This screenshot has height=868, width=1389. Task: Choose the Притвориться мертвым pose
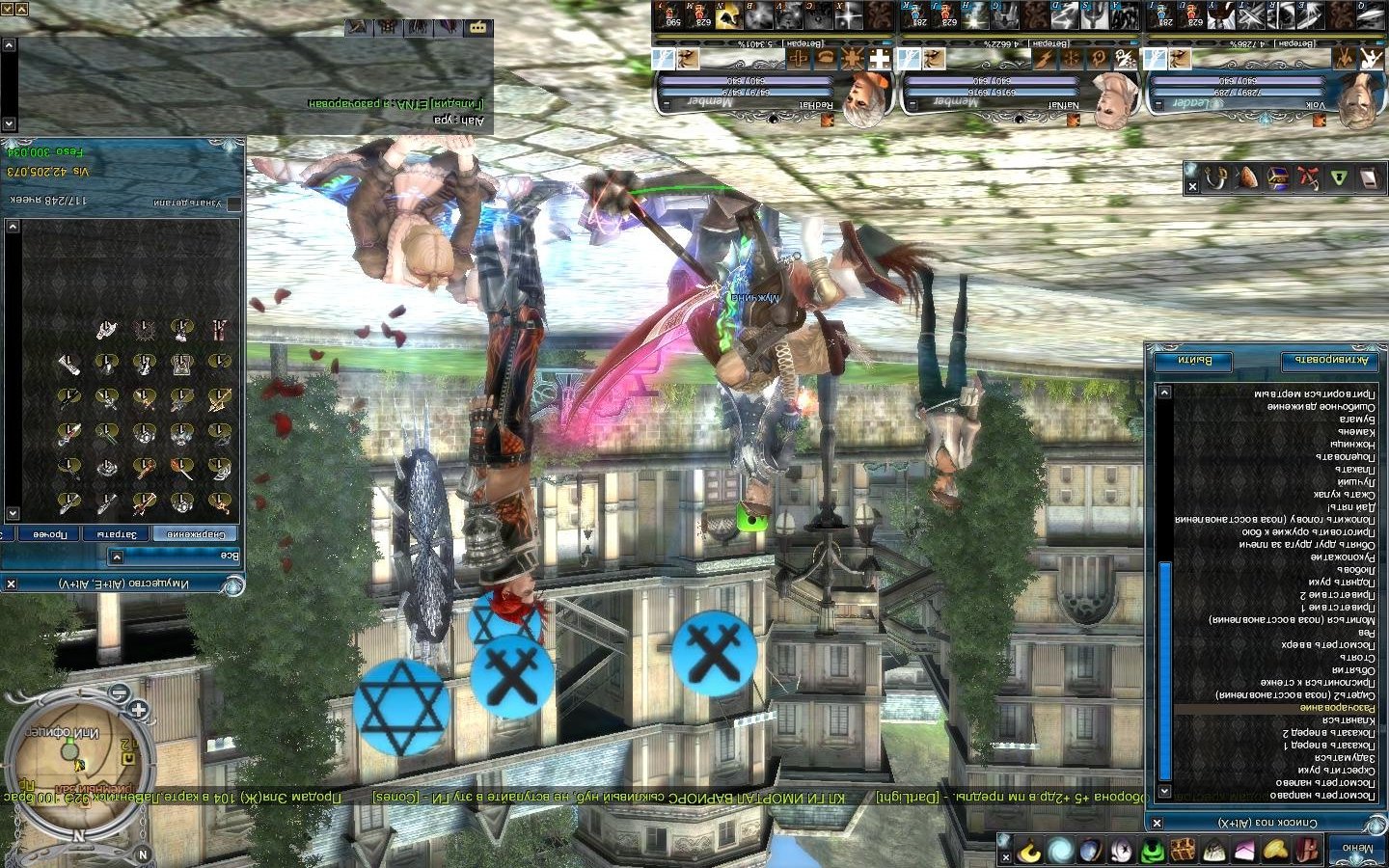[1314, 394]
